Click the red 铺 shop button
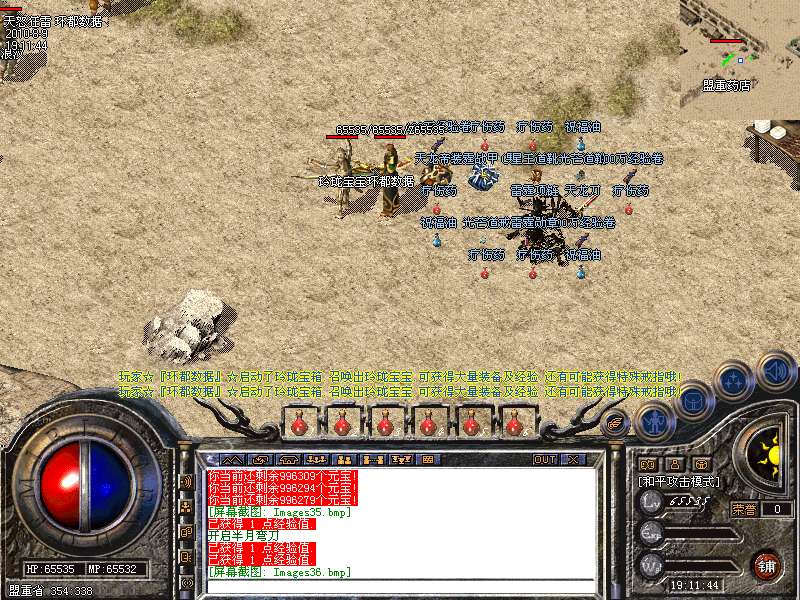Screen dimensions: 800x600 (x=767, y=565)
